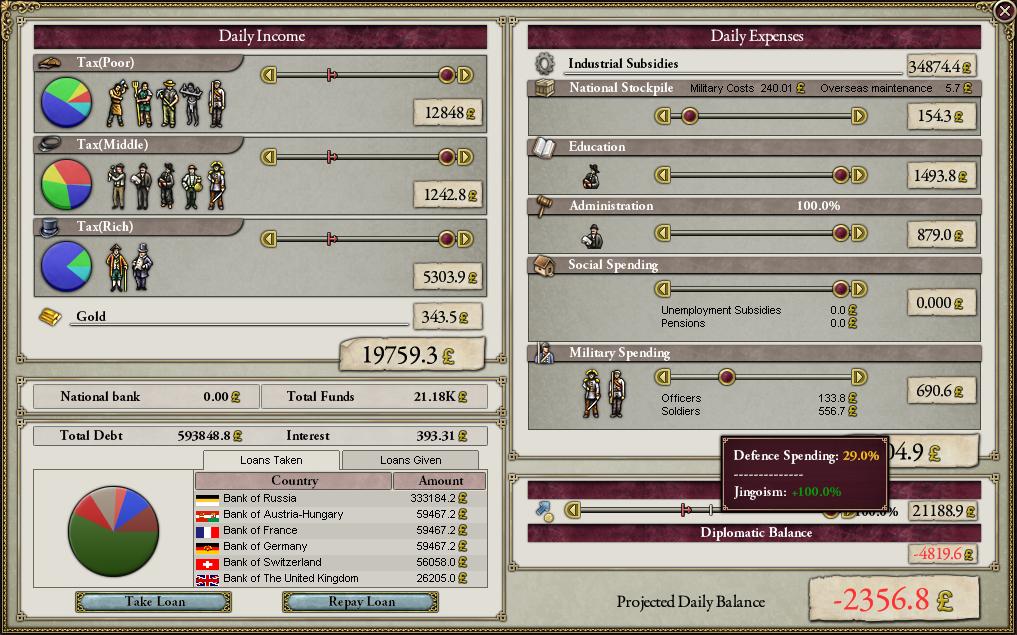Lower rich tax with left arrow
Image resolution: width=1017 pixels, height=635 pixels.
(268, 238)
